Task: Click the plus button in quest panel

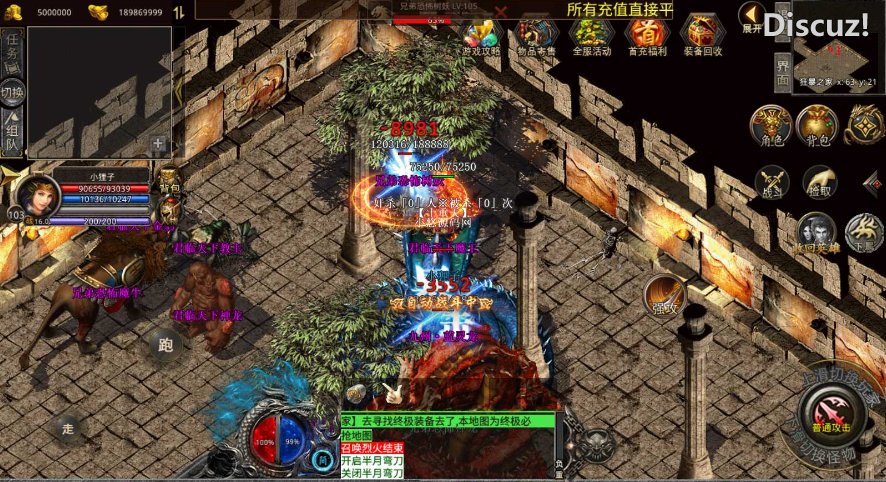Action: pyautogui.click(x=158, y=145)
